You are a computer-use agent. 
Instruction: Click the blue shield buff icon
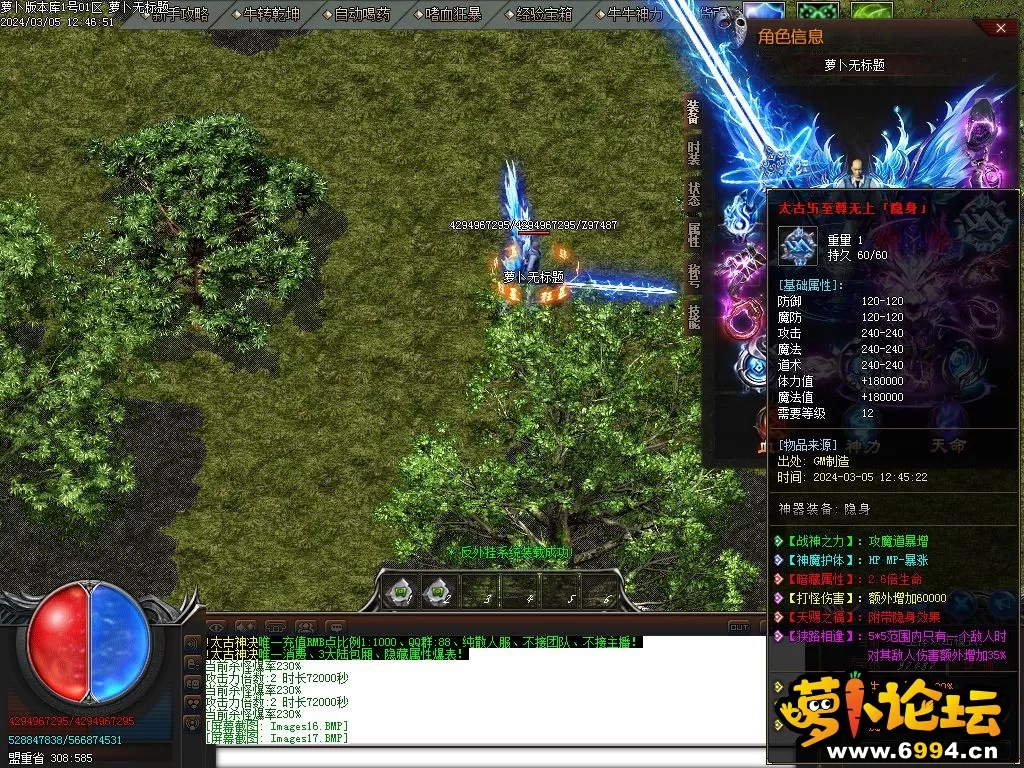pos(763,13)
